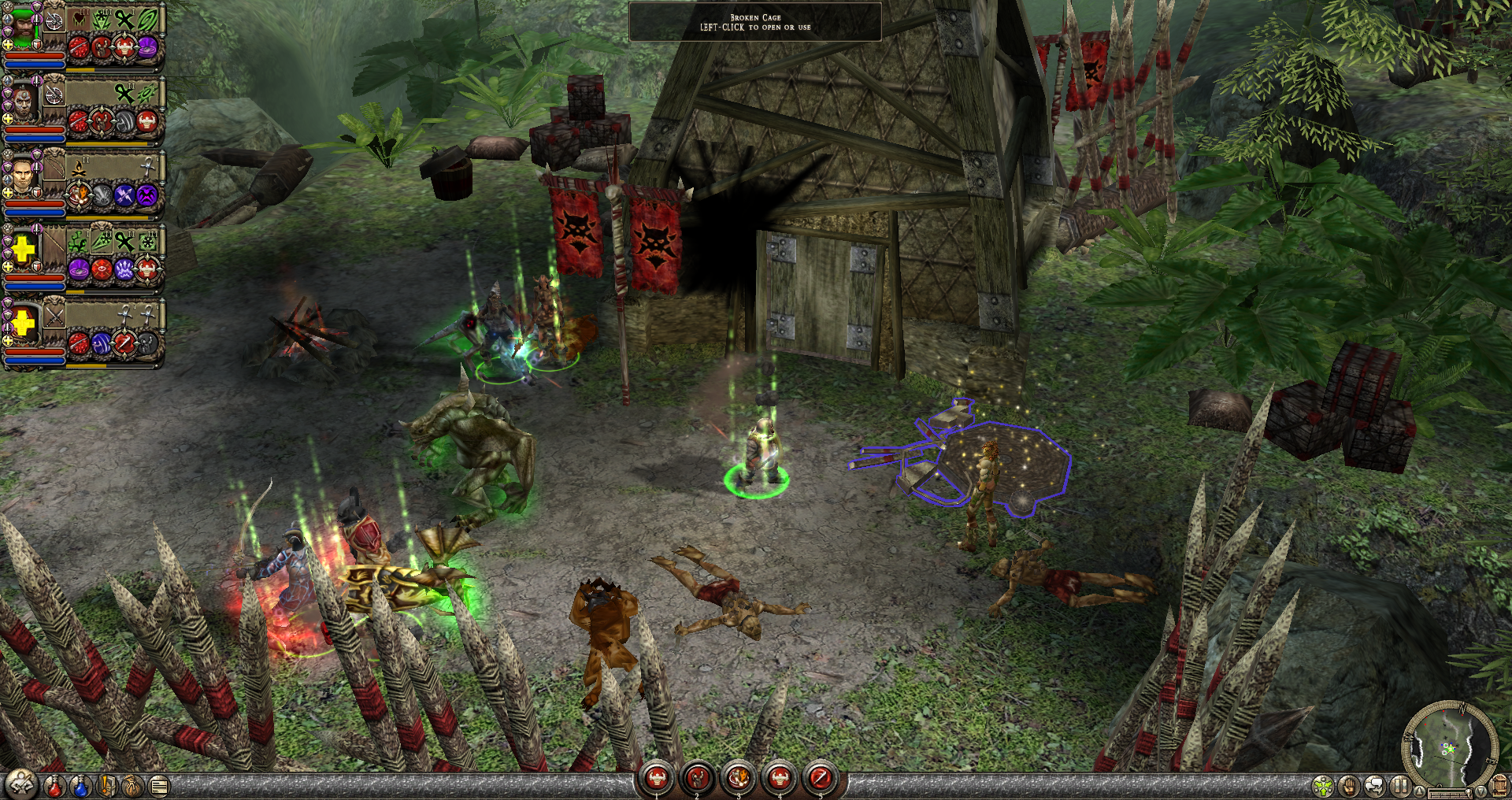Click the round party button at bar's left end
The image size is (1512, 800).
pos(21,784)
